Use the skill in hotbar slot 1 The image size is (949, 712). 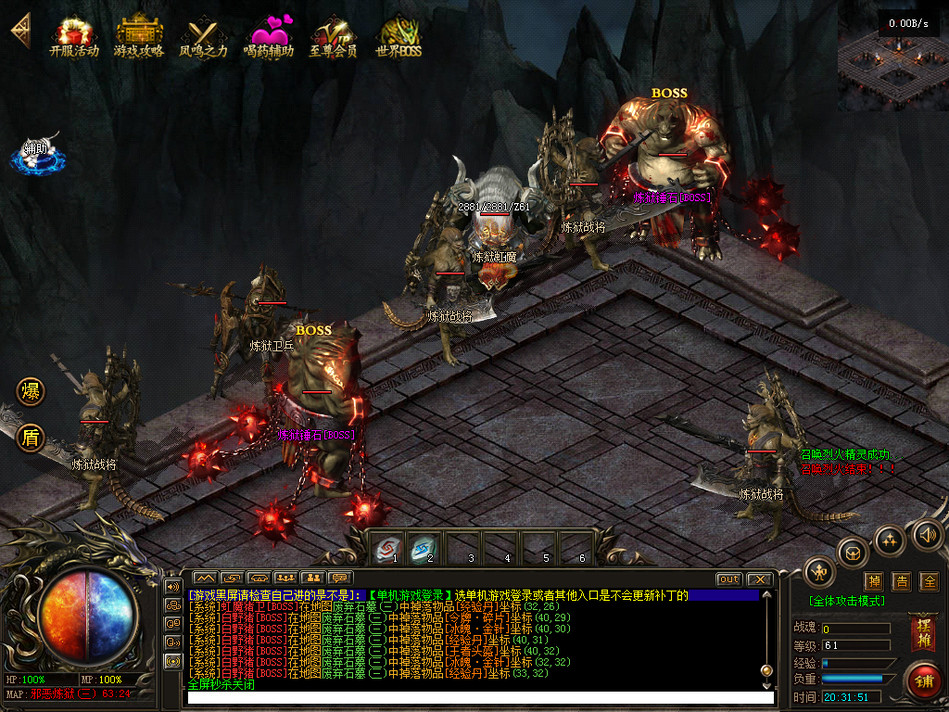386,548
